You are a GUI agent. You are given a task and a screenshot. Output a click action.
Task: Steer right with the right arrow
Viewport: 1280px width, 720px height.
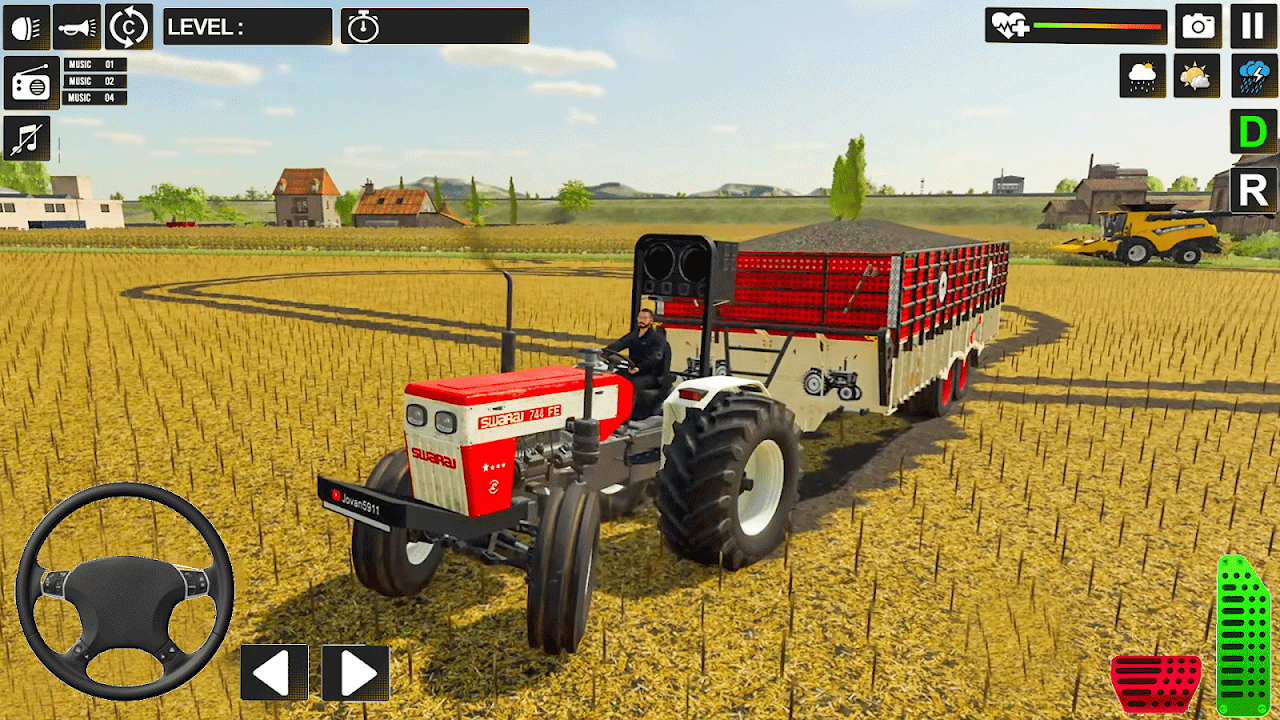pyautogui.click(x=356, y=672)
